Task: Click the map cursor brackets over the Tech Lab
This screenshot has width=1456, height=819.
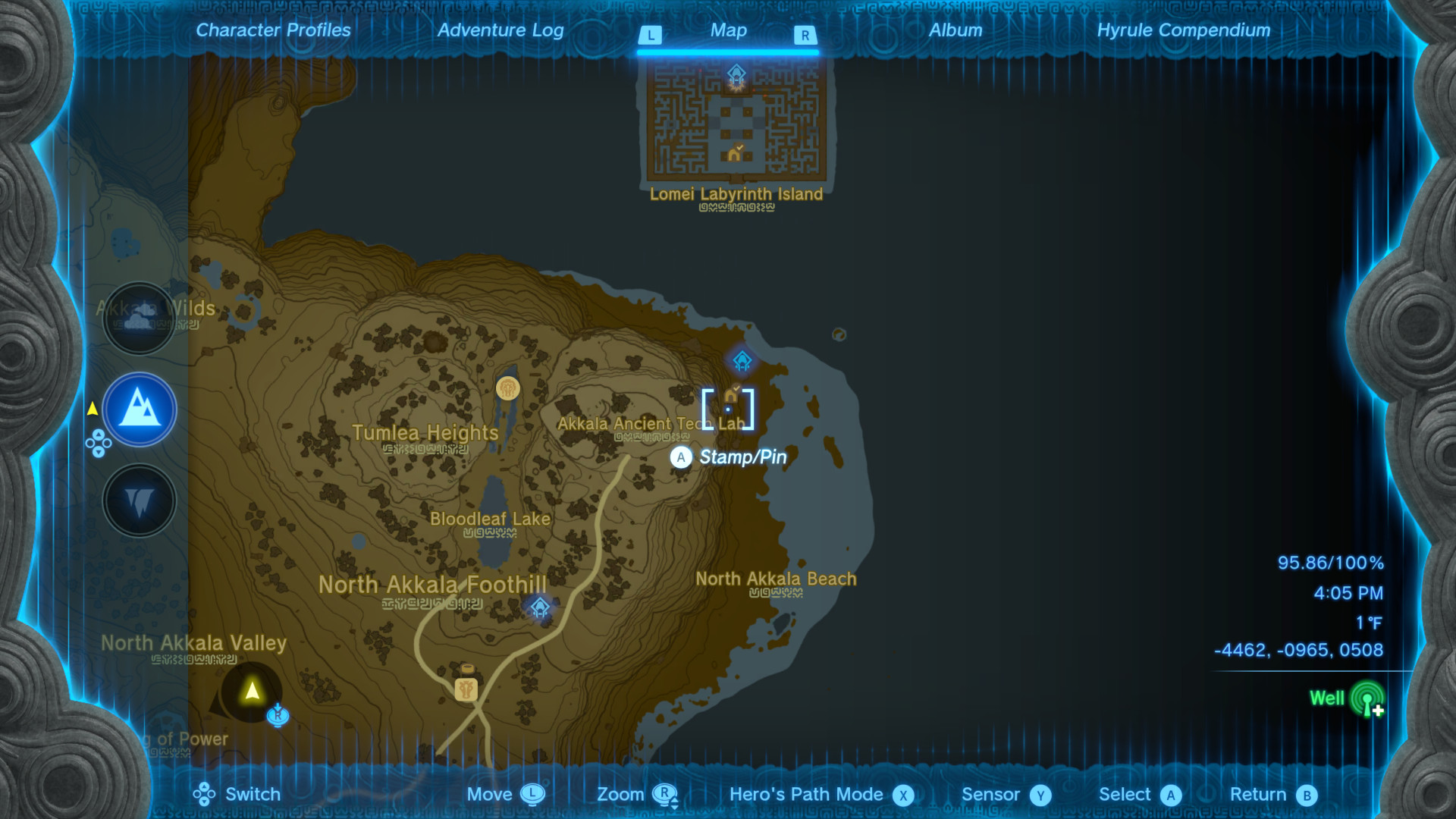Action: 727,409
